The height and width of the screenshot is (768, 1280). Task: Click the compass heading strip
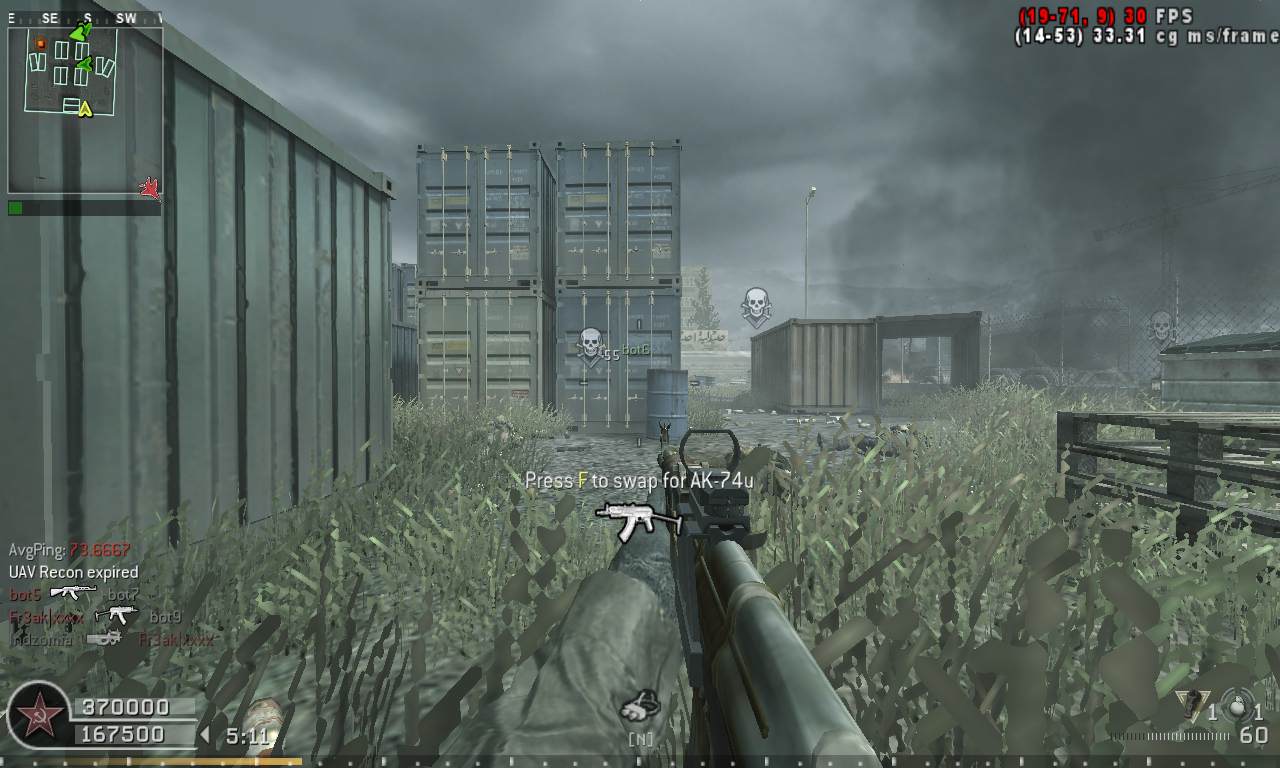85,18
